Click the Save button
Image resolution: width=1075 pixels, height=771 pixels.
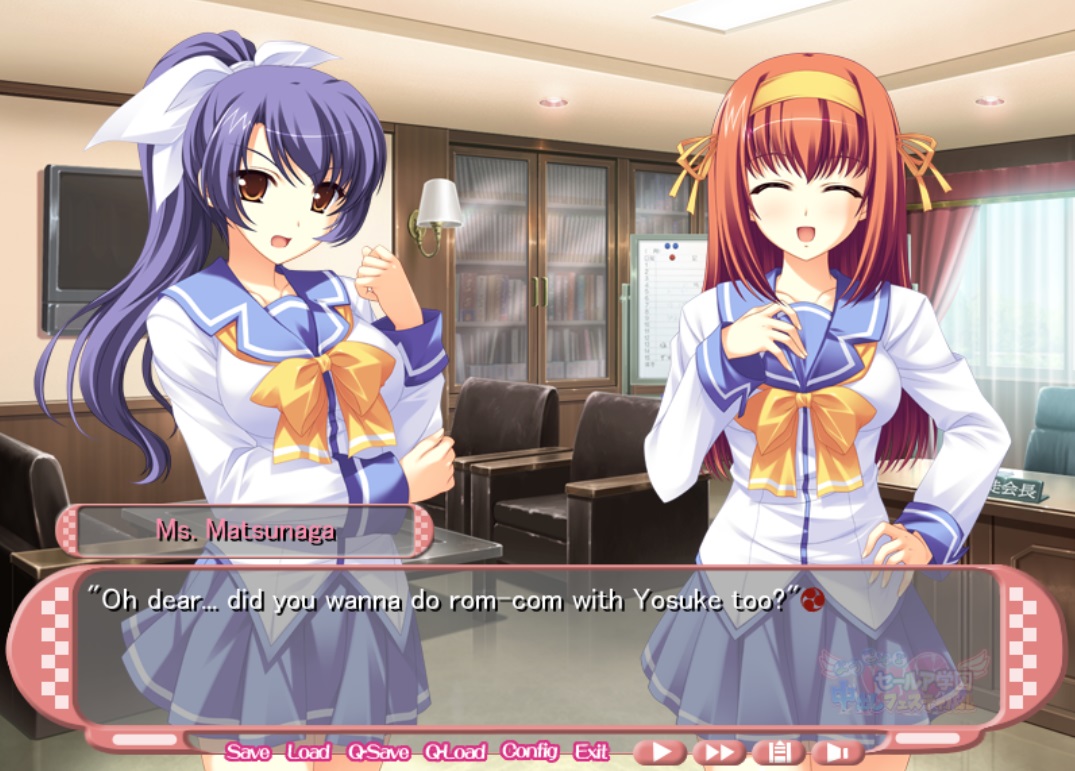pos(247,752)
